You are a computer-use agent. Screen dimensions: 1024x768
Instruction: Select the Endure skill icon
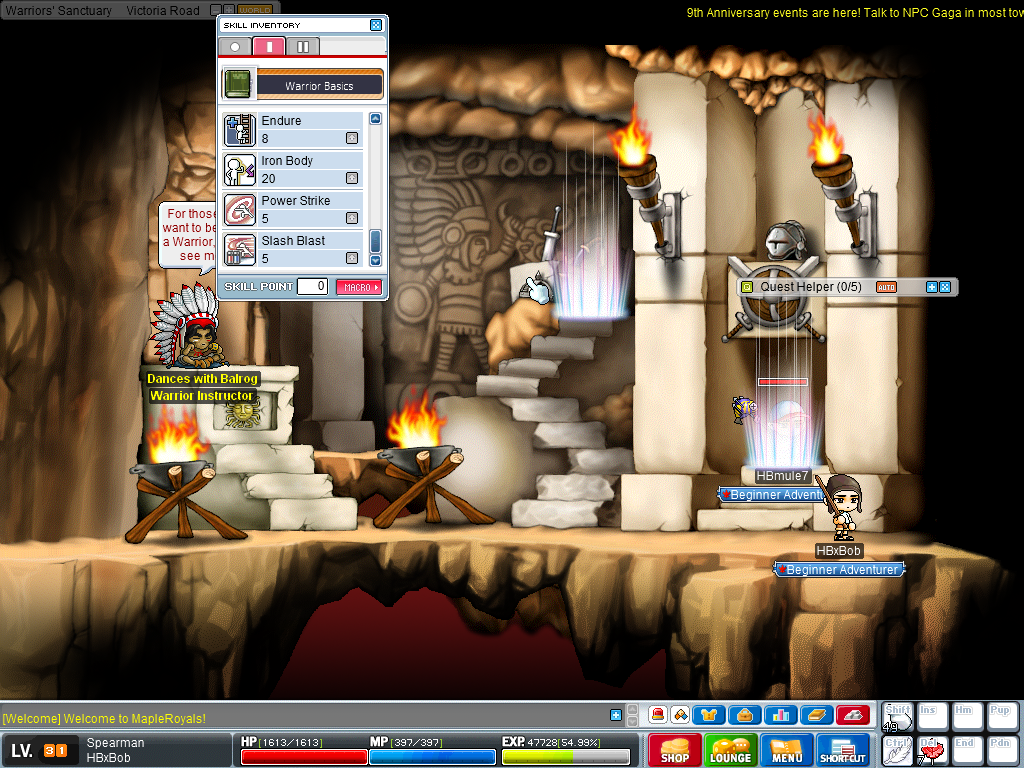(240, 130)
